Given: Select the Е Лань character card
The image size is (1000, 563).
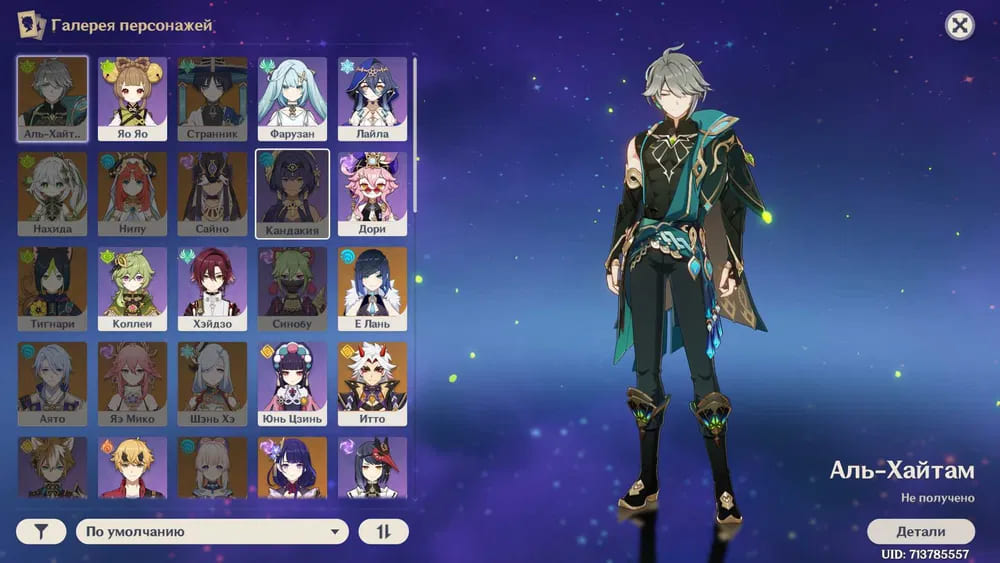Looking at the screenshot, I should pyautogui.click(x=372, y=288).
